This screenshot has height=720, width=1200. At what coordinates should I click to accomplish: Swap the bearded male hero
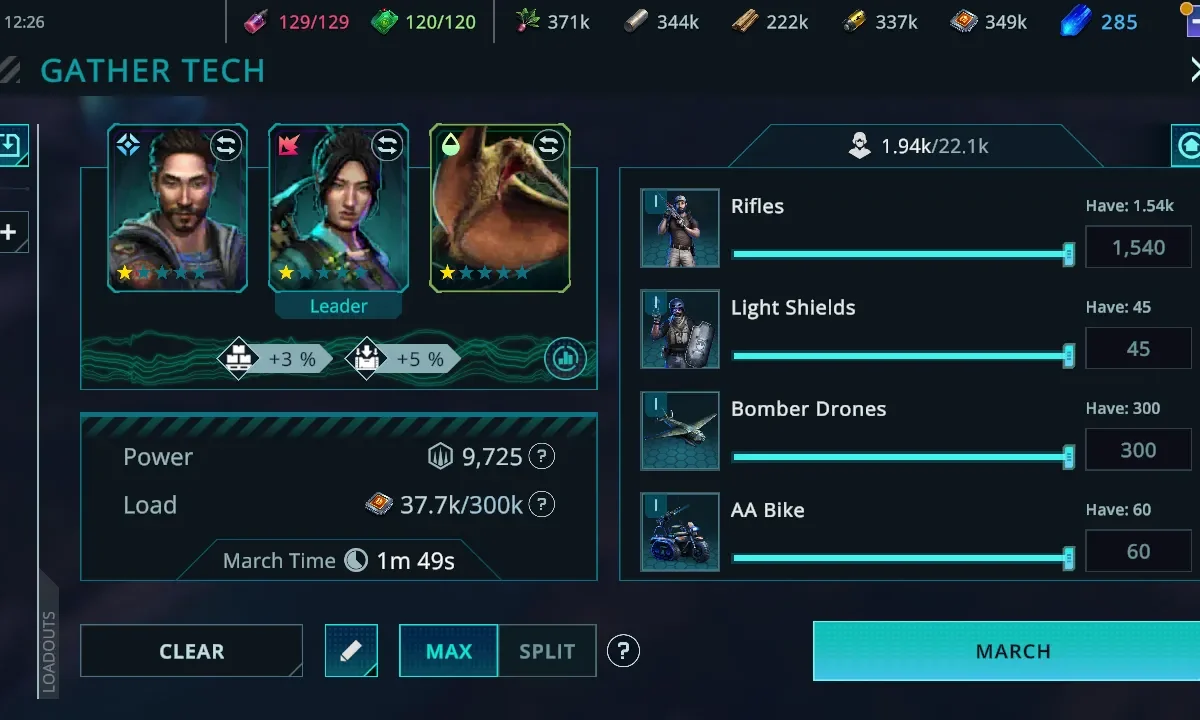tap(226, 146)
